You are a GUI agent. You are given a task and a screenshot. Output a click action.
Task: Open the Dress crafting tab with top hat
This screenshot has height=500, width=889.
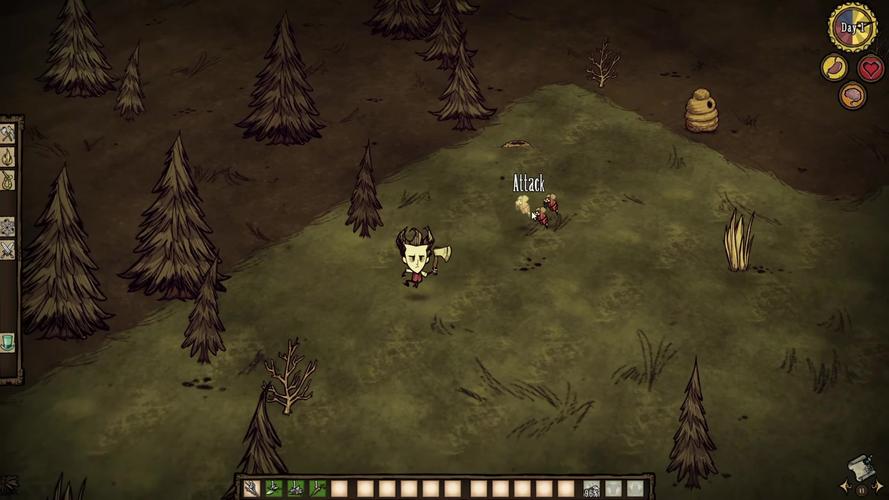8,342
